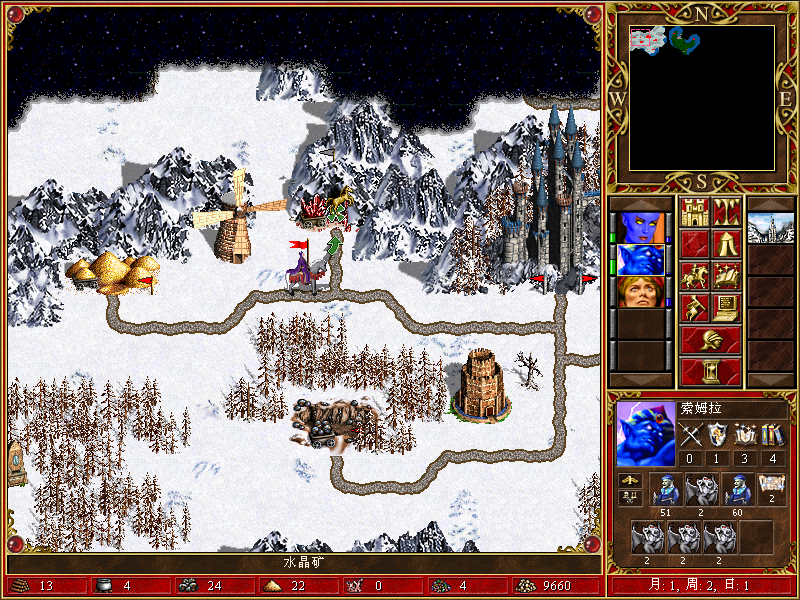
Task: Select next hero with the helmet button
Action: [x=710, y=339]
